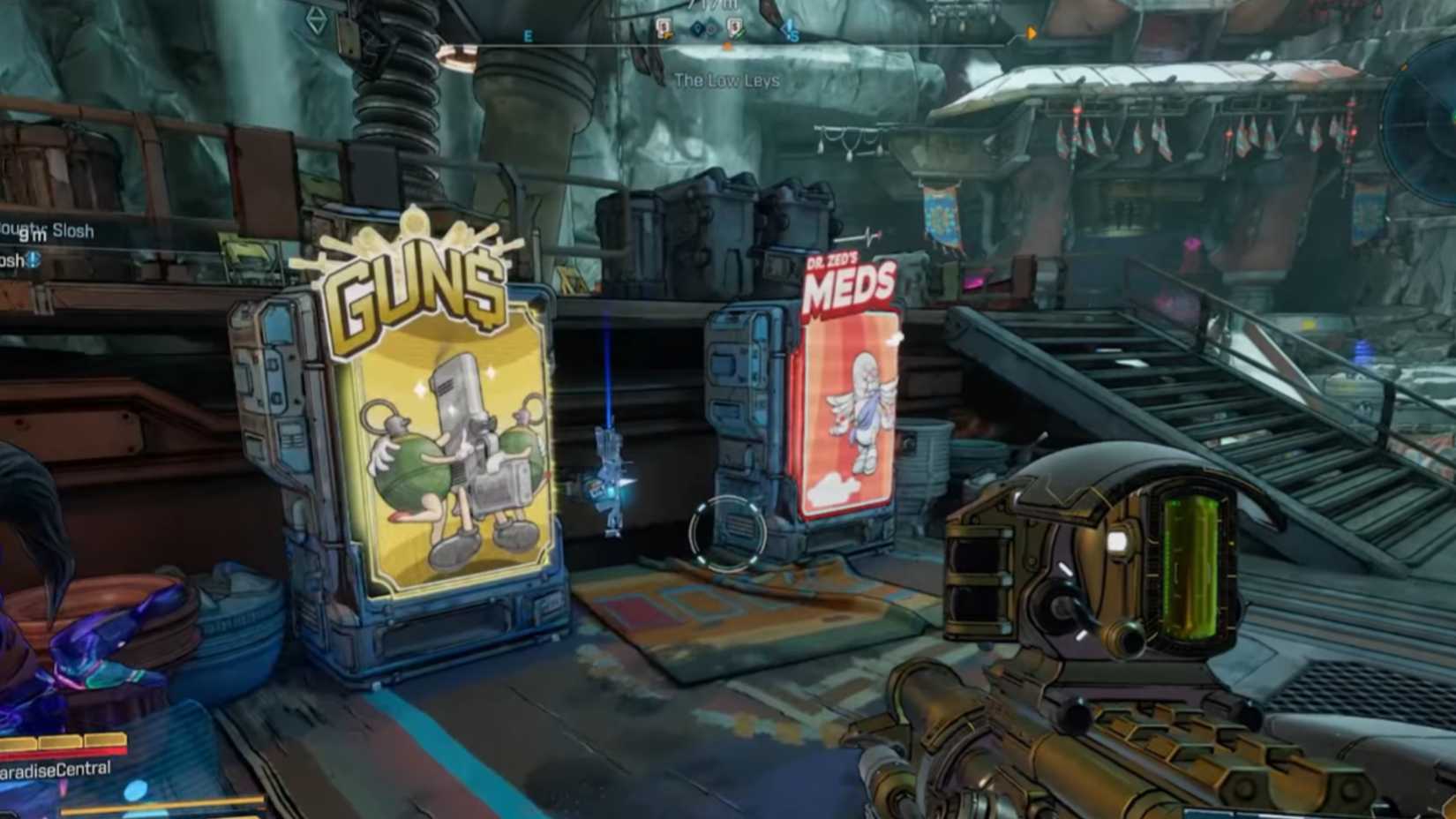Select the blue S station marker on compass
The width and height of the screenshot is (1456, 819).
(x=792, y=29)
